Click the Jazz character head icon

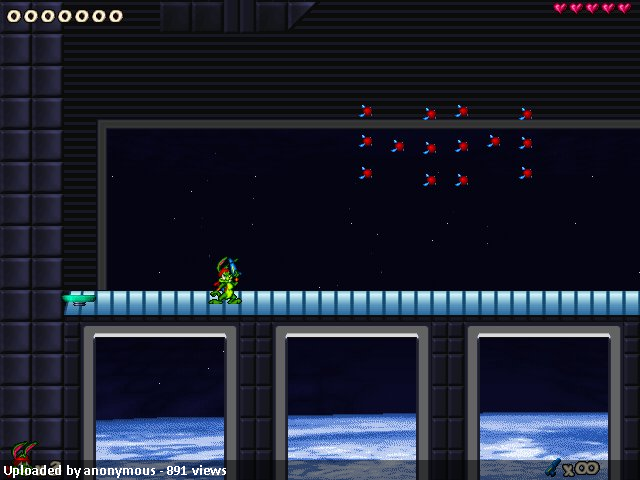[23, 452]
